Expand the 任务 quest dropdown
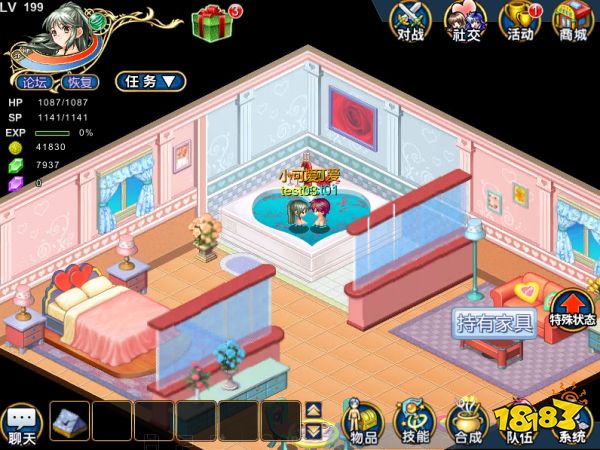Image resolution: width=600 pixels, height=450 pixels. pyautogui.click(x=150, y=81)
